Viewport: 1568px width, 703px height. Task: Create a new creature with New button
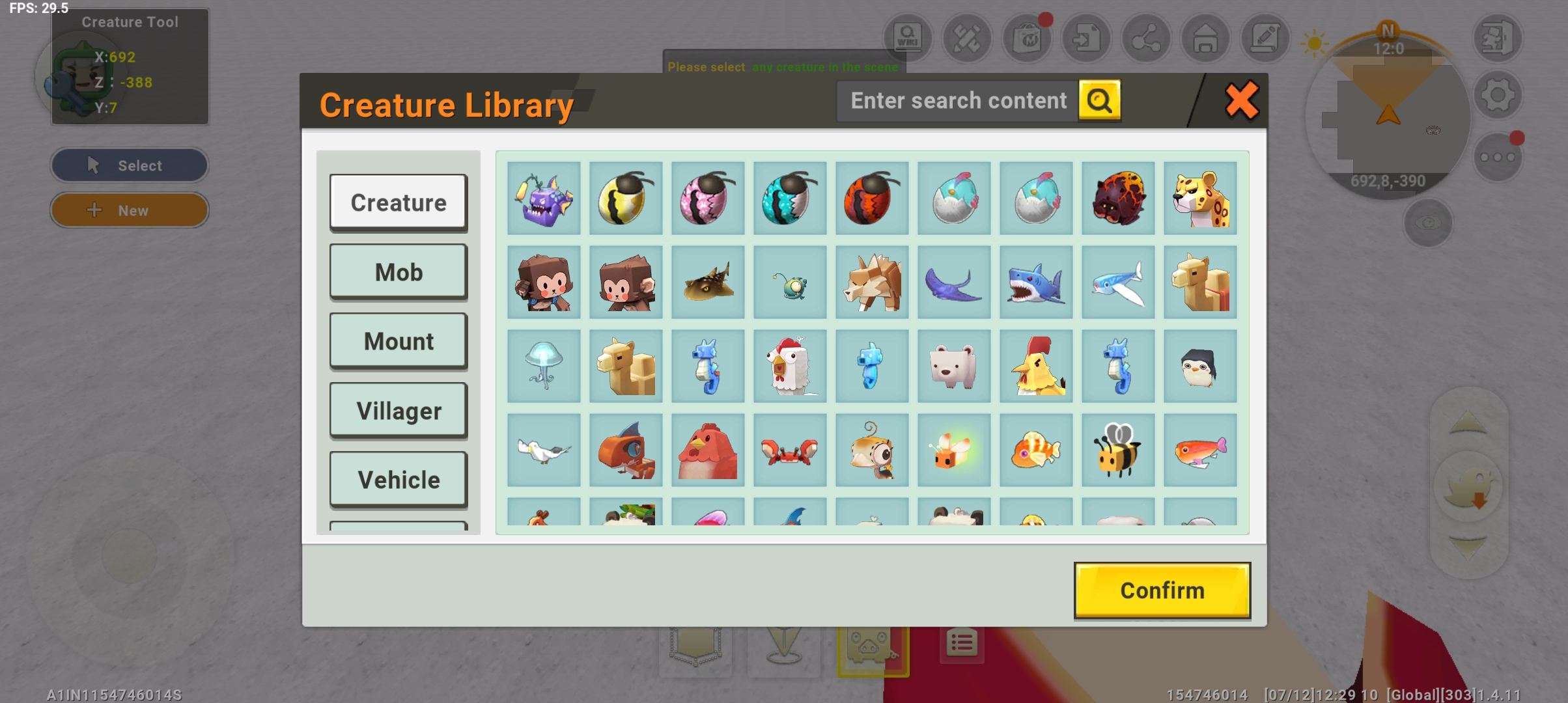tap(130, 210)
